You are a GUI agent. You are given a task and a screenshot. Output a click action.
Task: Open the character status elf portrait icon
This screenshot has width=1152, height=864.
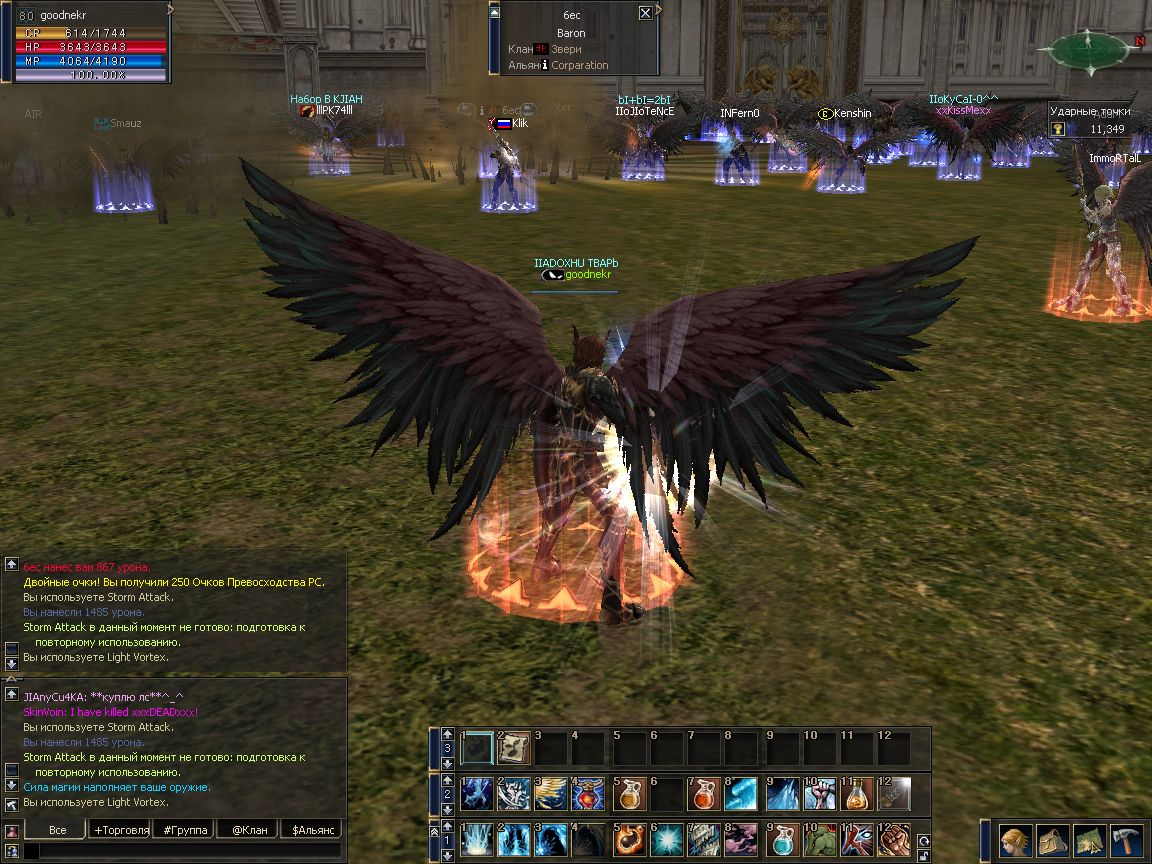pos(1017,838)
